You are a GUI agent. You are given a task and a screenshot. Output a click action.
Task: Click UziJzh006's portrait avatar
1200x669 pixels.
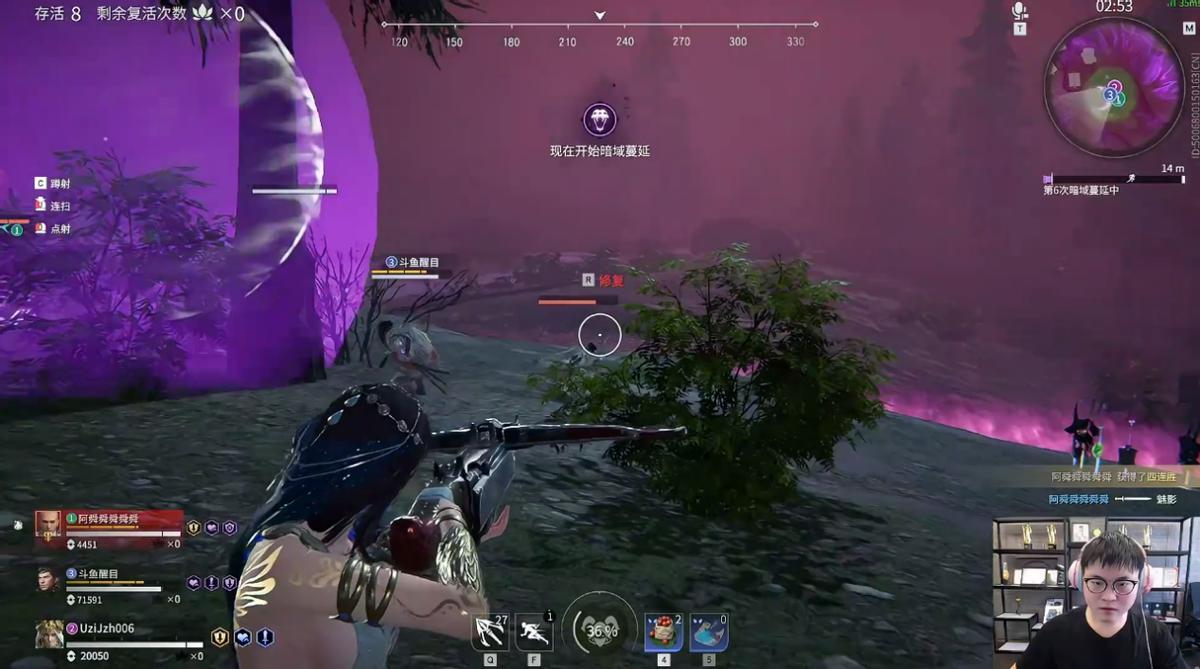(x=48, y=634)
